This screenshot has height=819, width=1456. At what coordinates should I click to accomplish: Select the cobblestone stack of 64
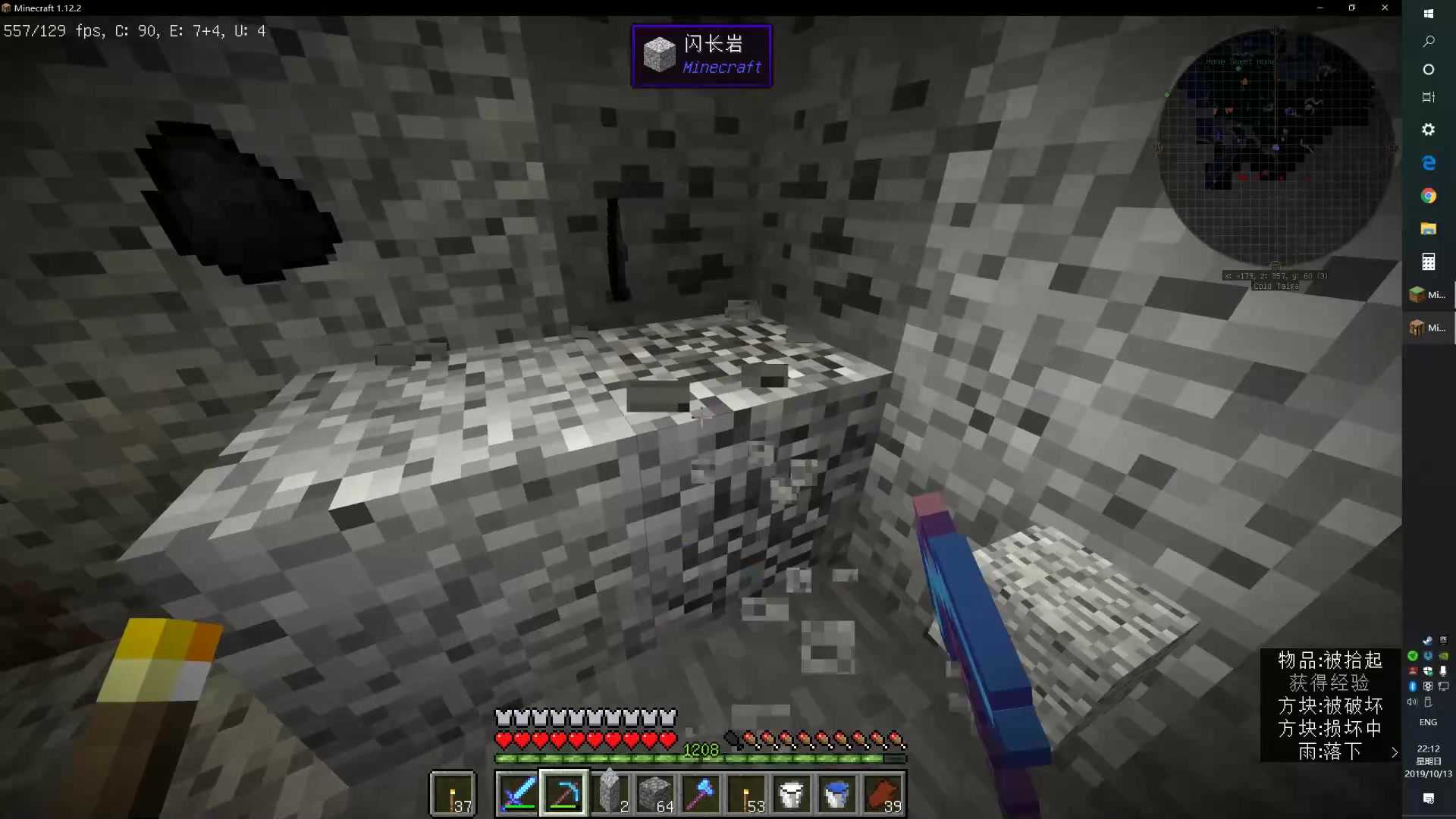(655, 793)
